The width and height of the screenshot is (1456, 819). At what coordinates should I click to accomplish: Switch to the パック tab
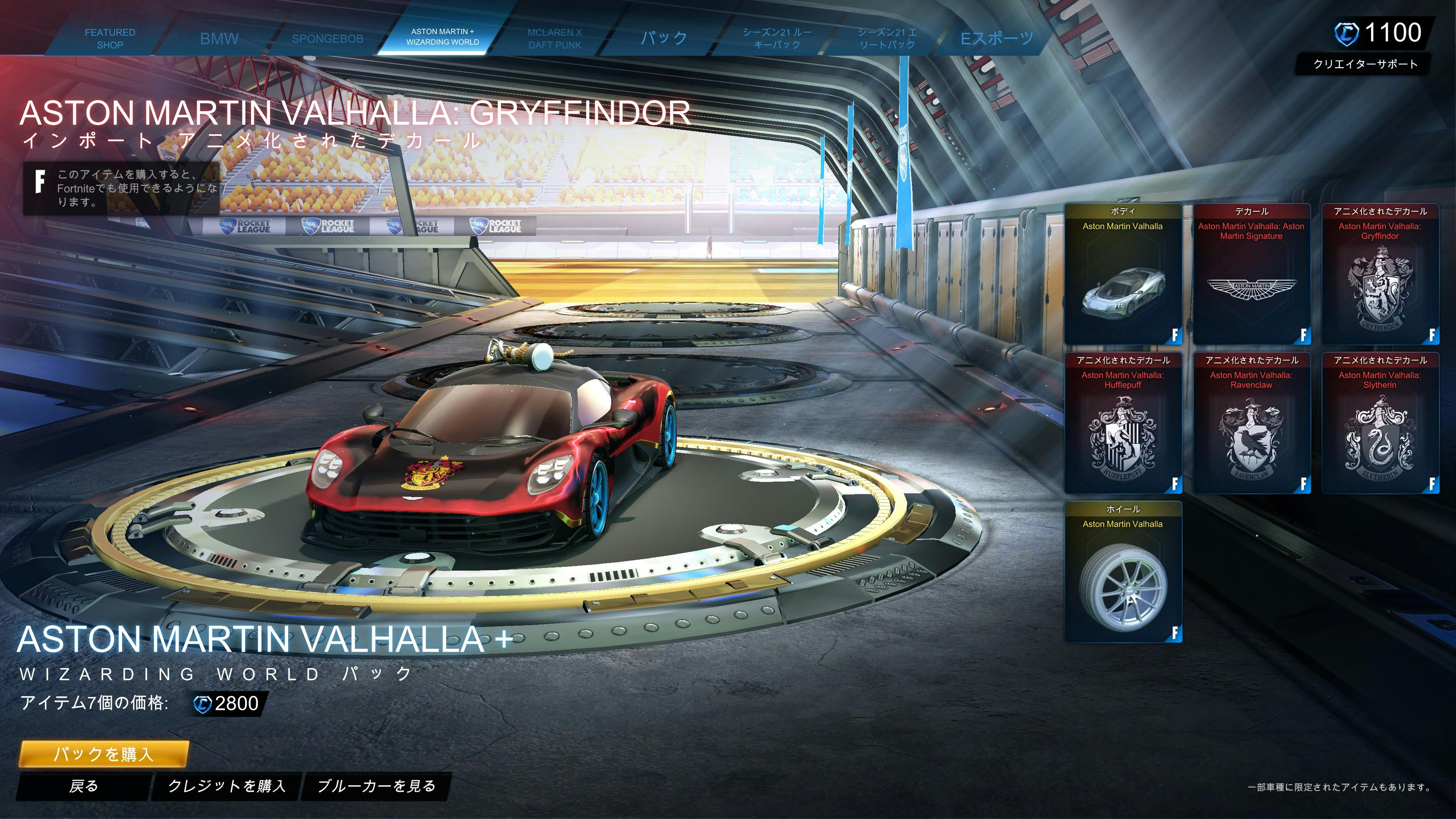pyautogui.click(x=664, y=38)
